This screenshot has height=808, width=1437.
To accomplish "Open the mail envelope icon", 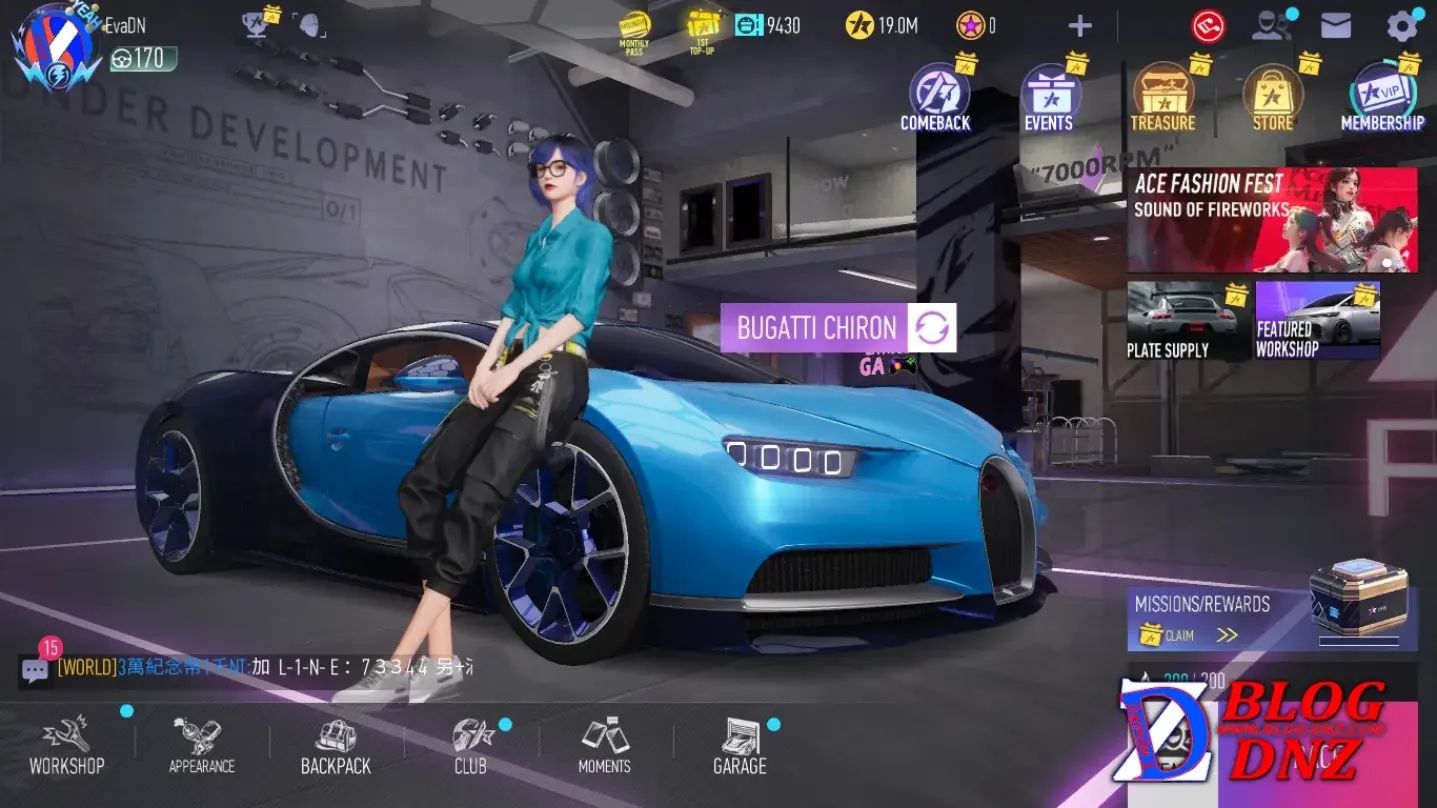I will pyautogui.click(x=1336, y=26).
